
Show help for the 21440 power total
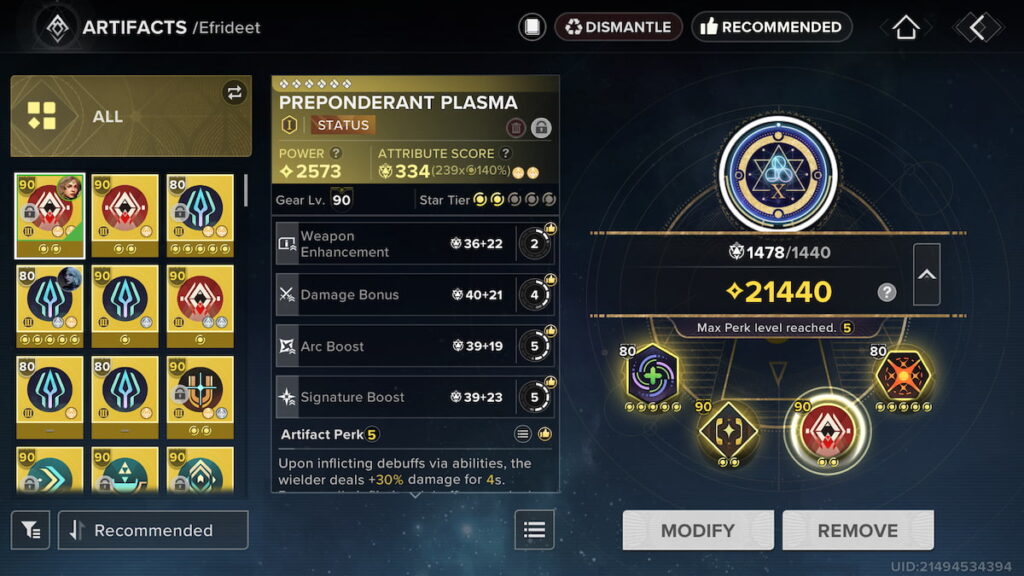[887, 292]
